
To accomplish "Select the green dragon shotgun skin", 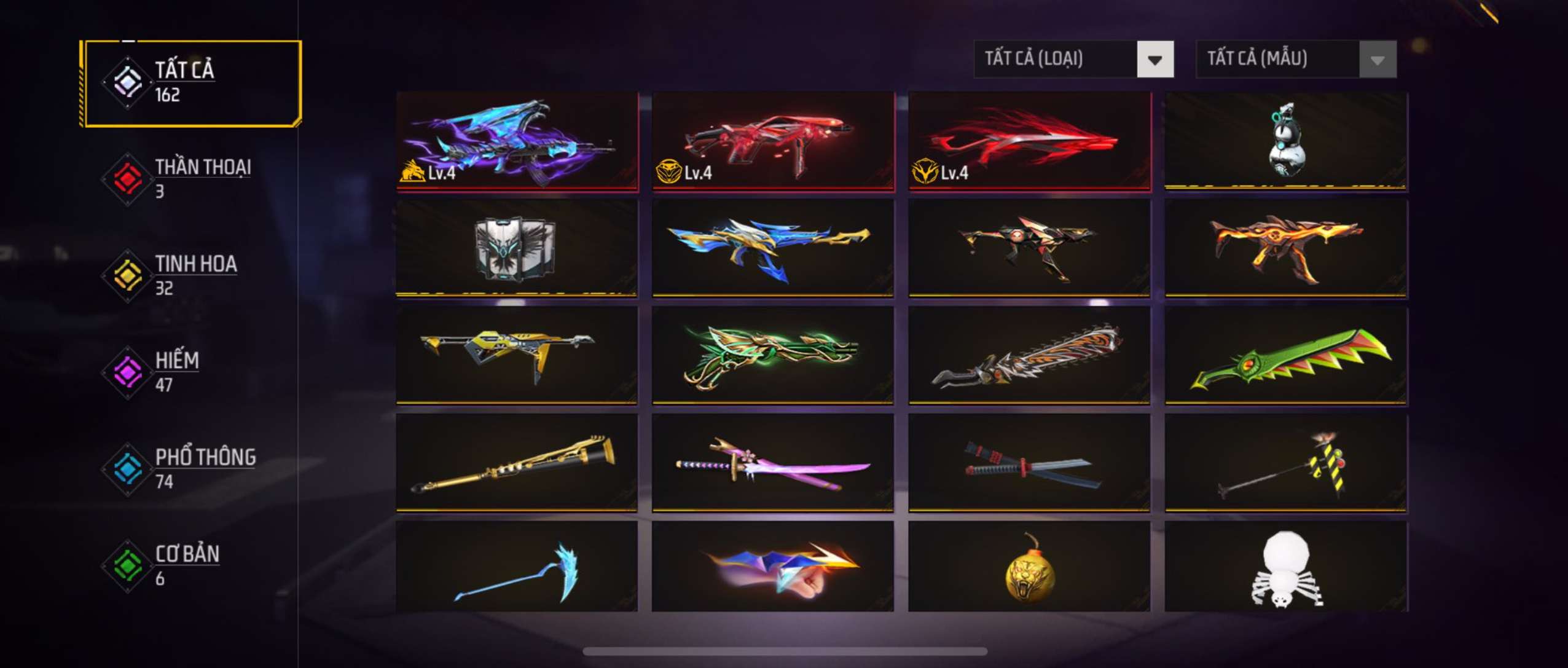I will (773, 356).
